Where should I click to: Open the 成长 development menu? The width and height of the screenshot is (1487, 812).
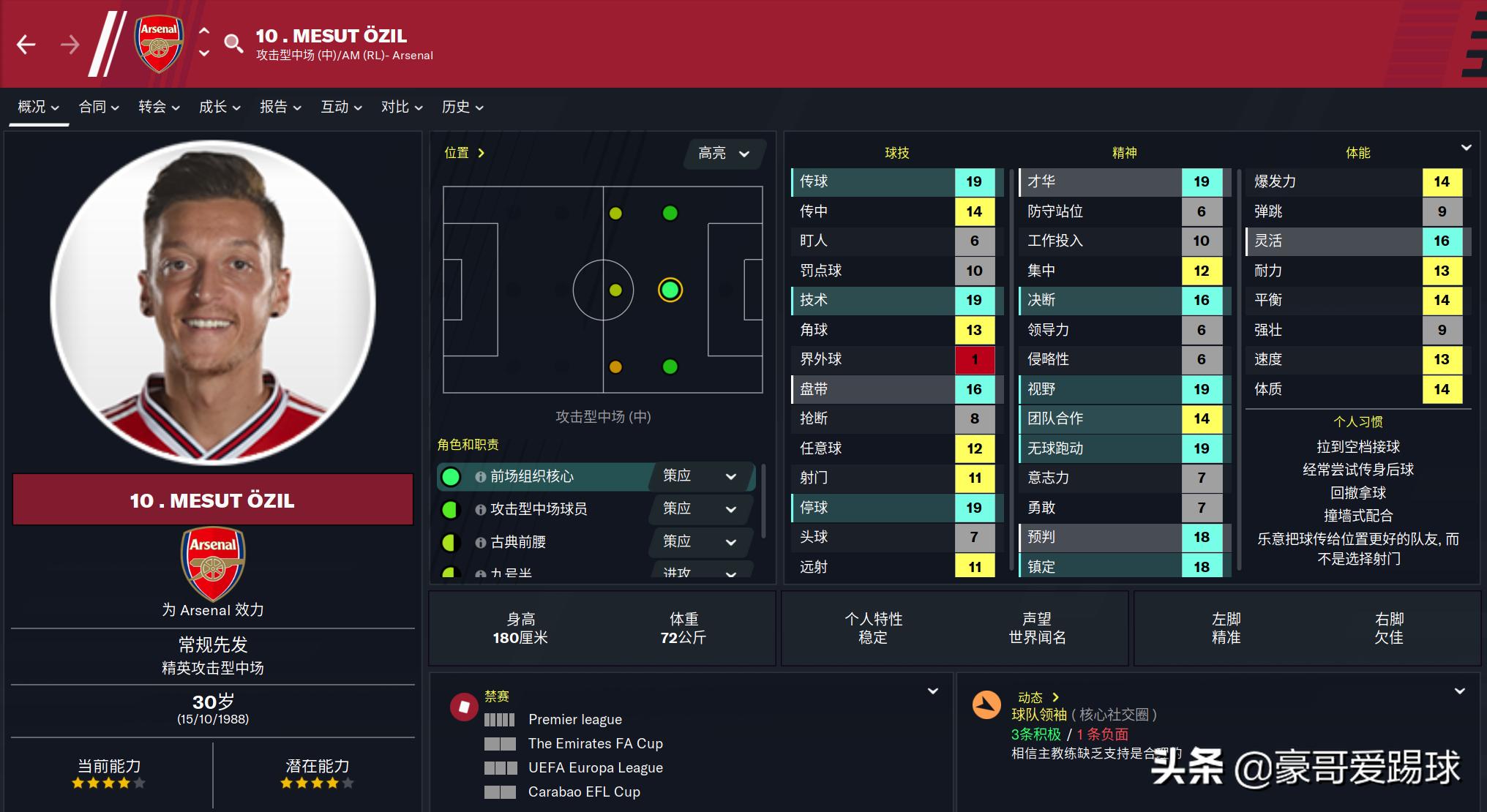(220, 107)
